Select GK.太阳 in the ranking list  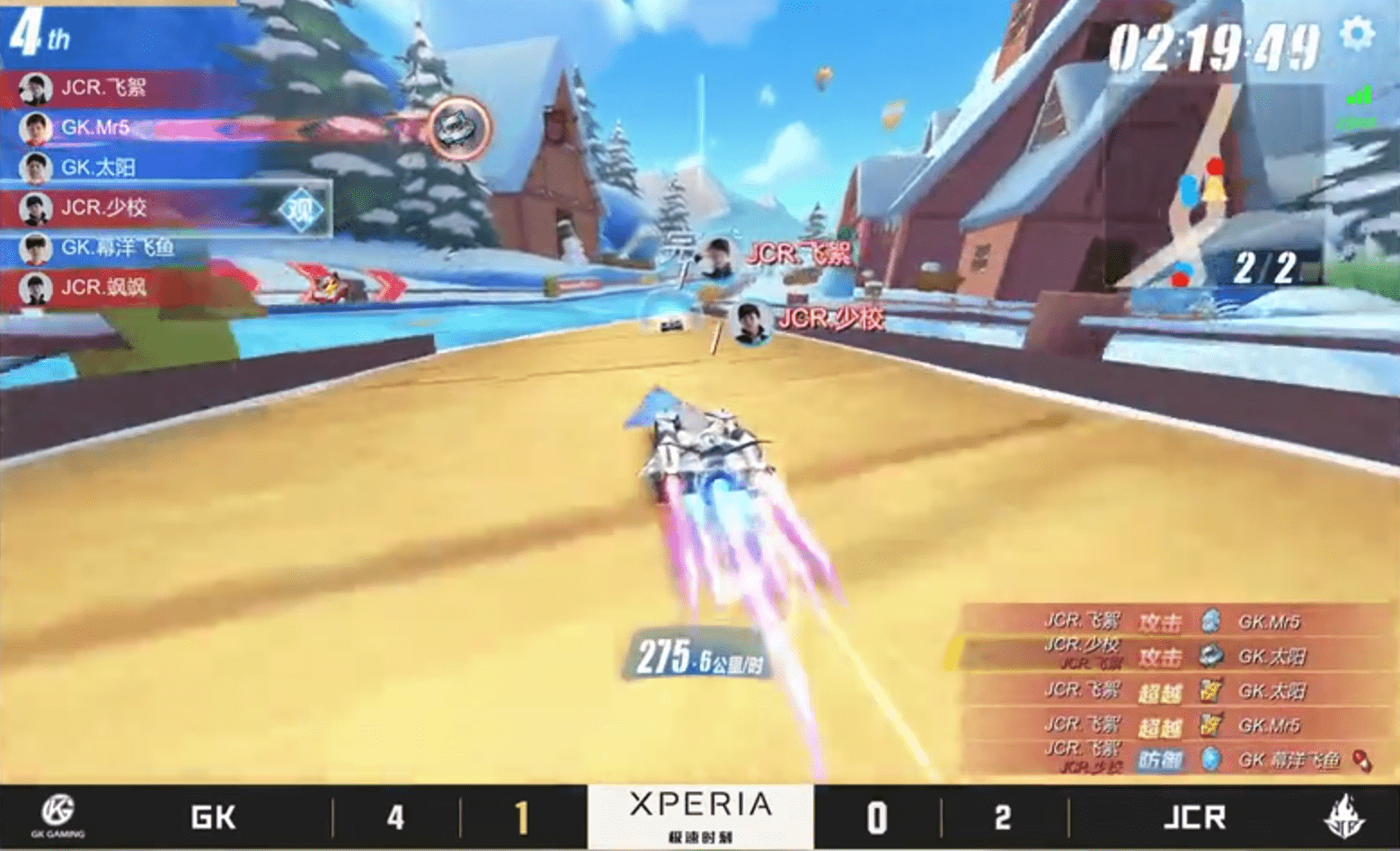tap(98, 168)
